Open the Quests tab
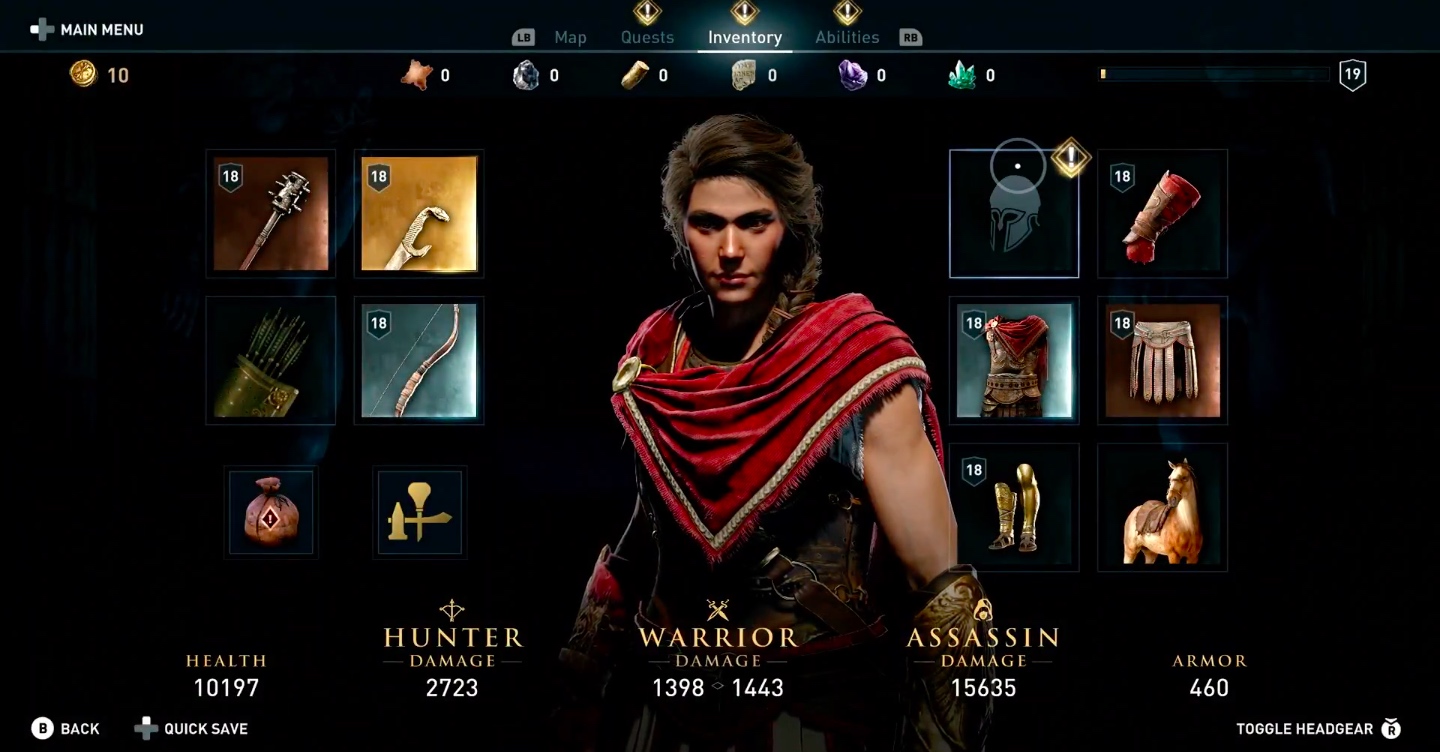Viewport: 1440px width, 752px height. (x=647, y=38)
